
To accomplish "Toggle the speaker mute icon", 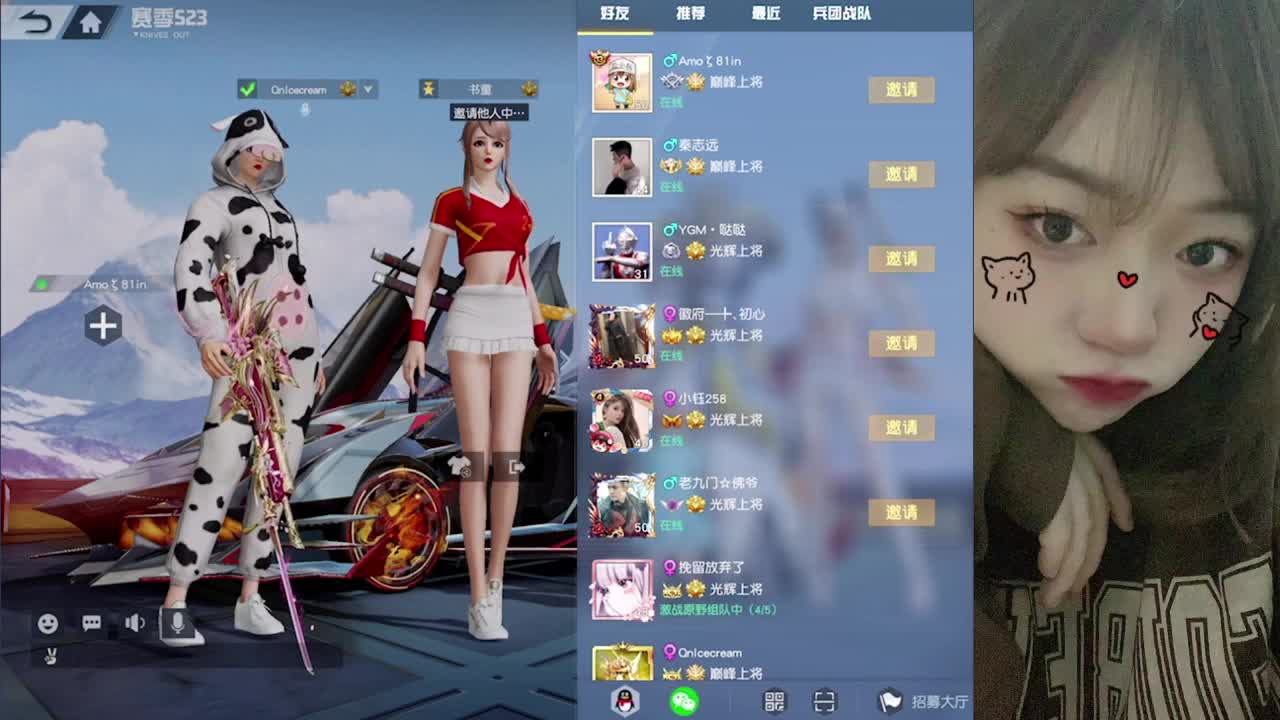I will click(x=136, y=623).
